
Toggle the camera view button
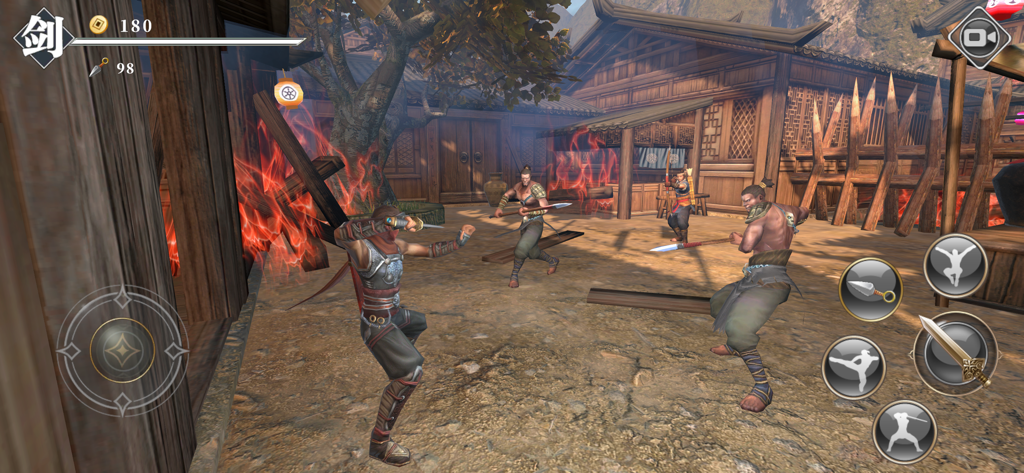pyautogui.click(x=979, y=38)
